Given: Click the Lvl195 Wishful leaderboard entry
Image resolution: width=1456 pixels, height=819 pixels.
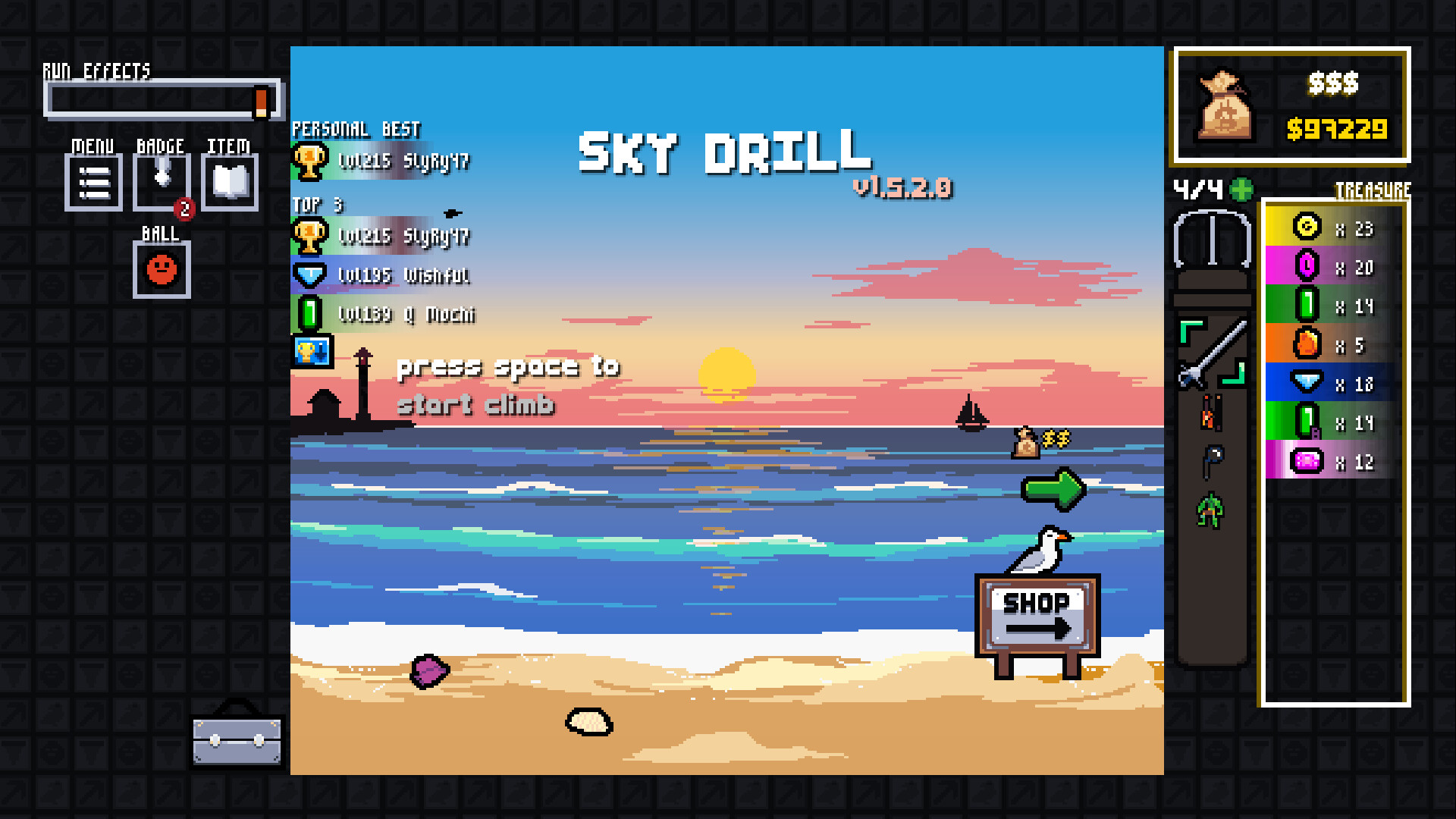Looking at the screenshot, I should 383,275.
